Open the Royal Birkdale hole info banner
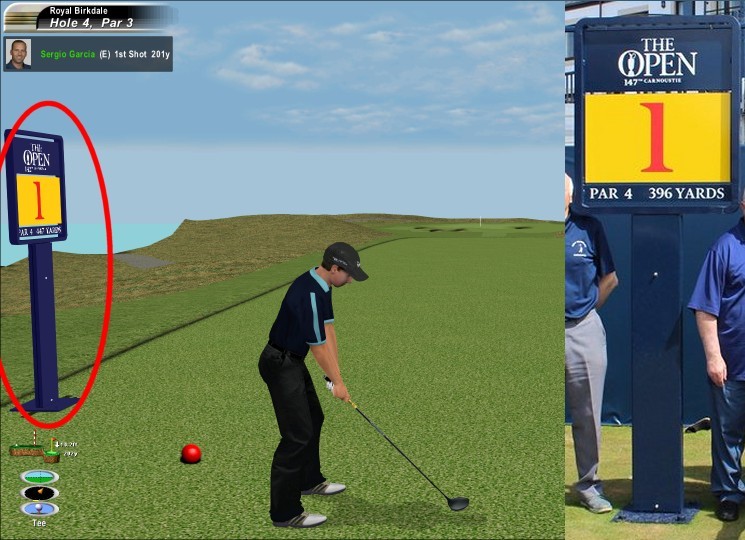This screenshot has width=745, height=540. 90,17
